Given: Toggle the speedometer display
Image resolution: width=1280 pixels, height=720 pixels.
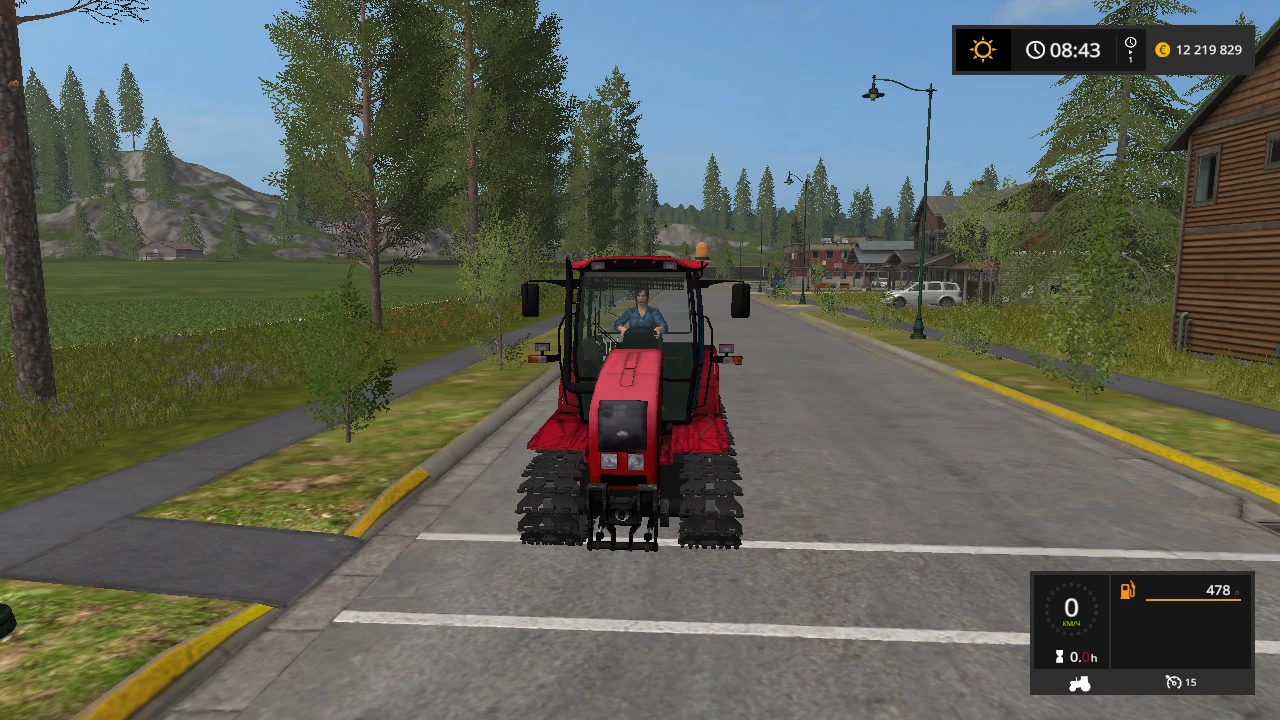Looking at the screenshot, I should point(1071,608).
